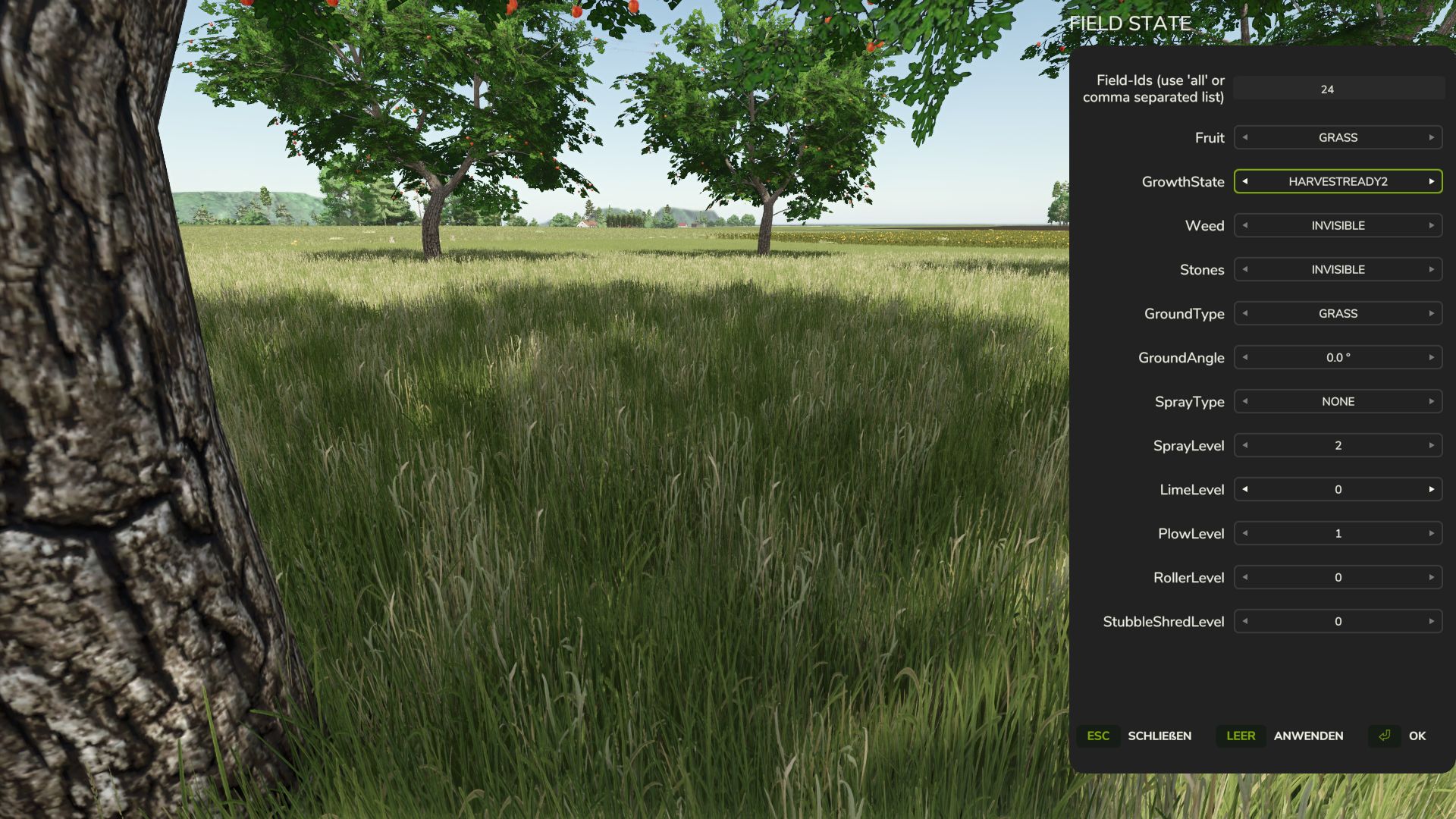Click the LEER key label
Screen dimensions: 1456x819
pos(1241,736)
